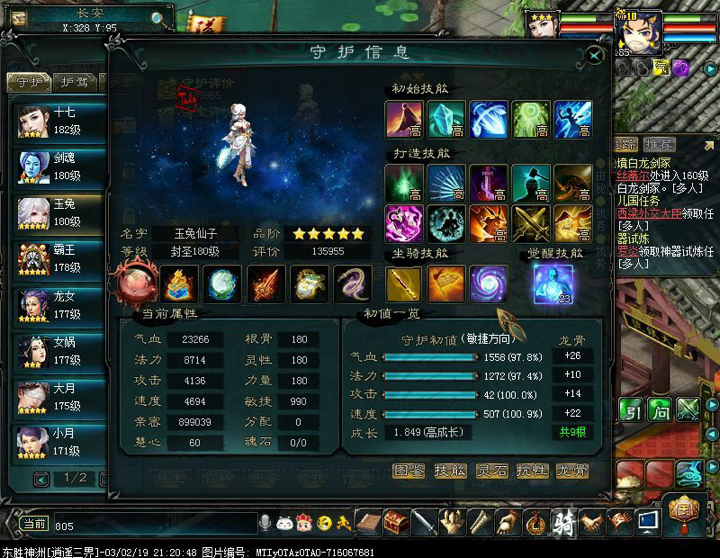Open the 技能 skills button
This screenshot has height=558, width=720.
pyautogui.click(x=449, y=470)
